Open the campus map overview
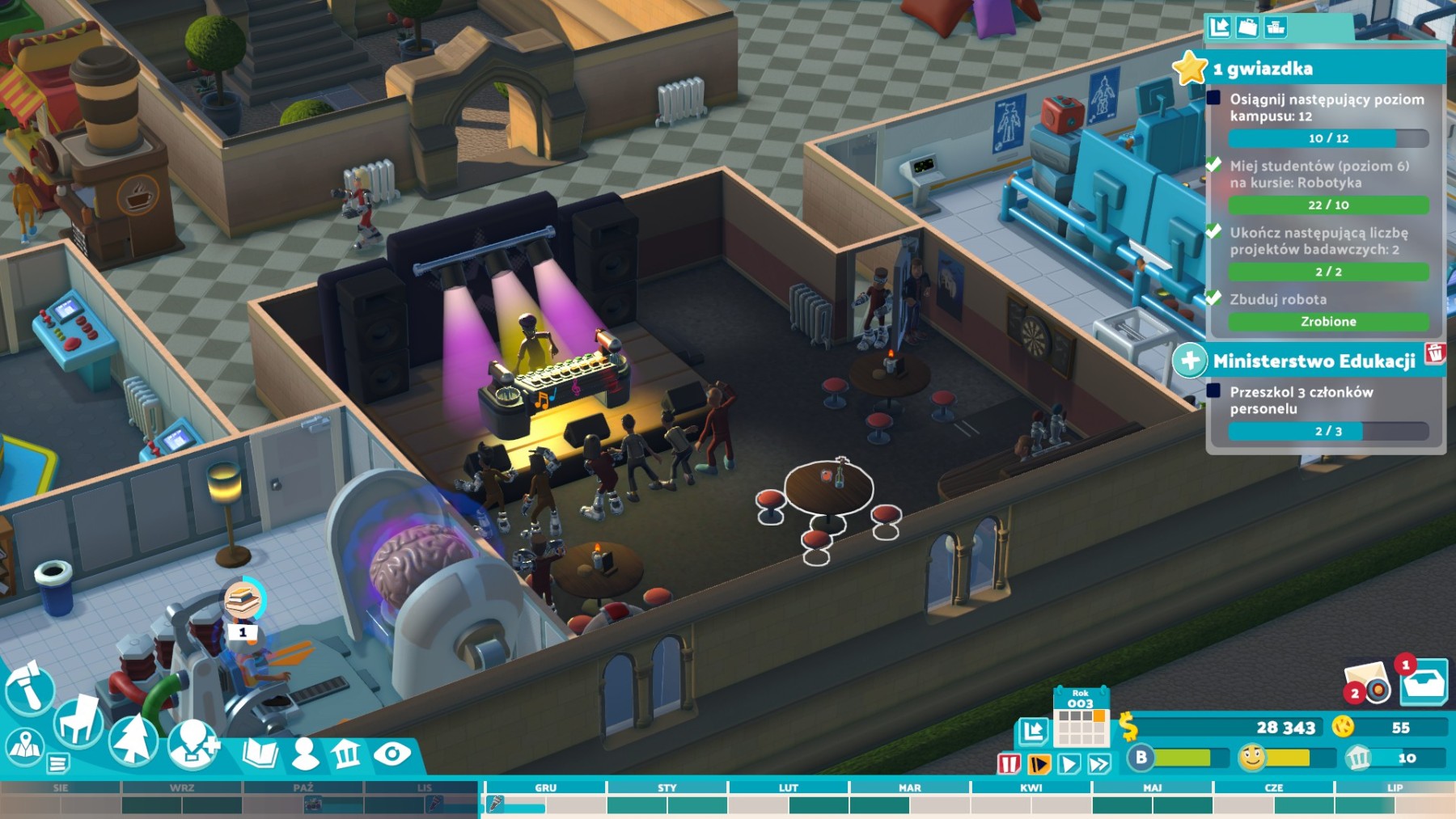 [24, 746]
